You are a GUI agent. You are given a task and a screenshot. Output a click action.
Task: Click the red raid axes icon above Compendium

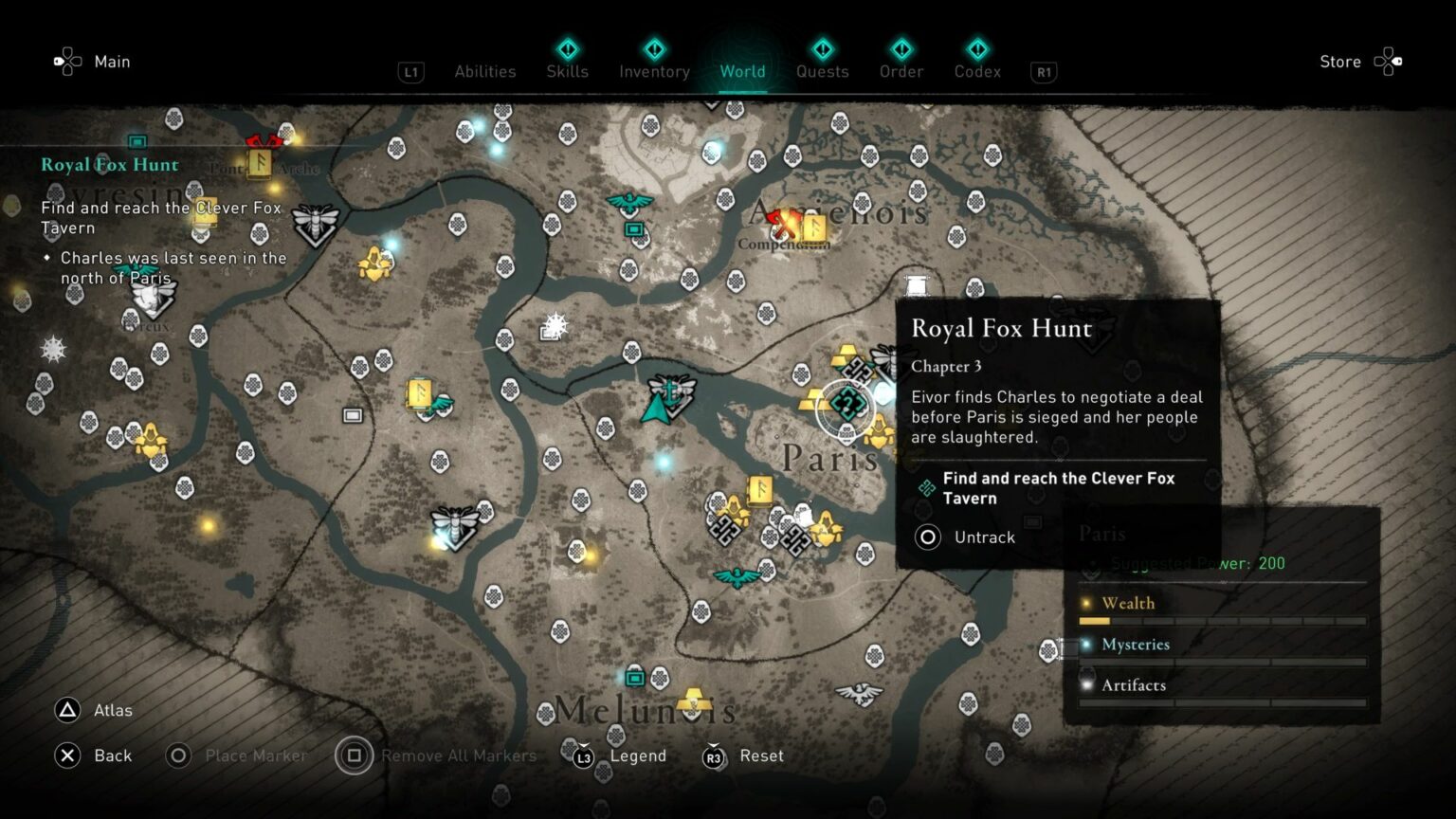point(783,222)
